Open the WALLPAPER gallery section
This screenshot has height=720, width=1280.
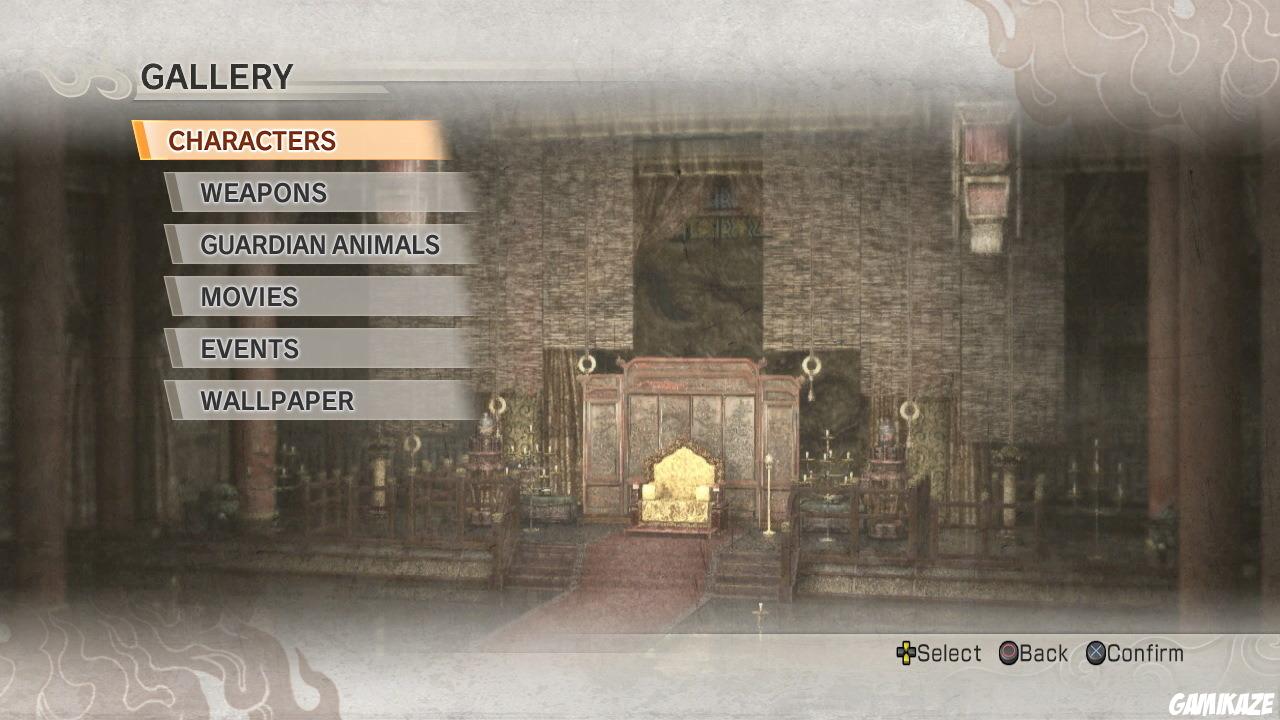[277, 401]
